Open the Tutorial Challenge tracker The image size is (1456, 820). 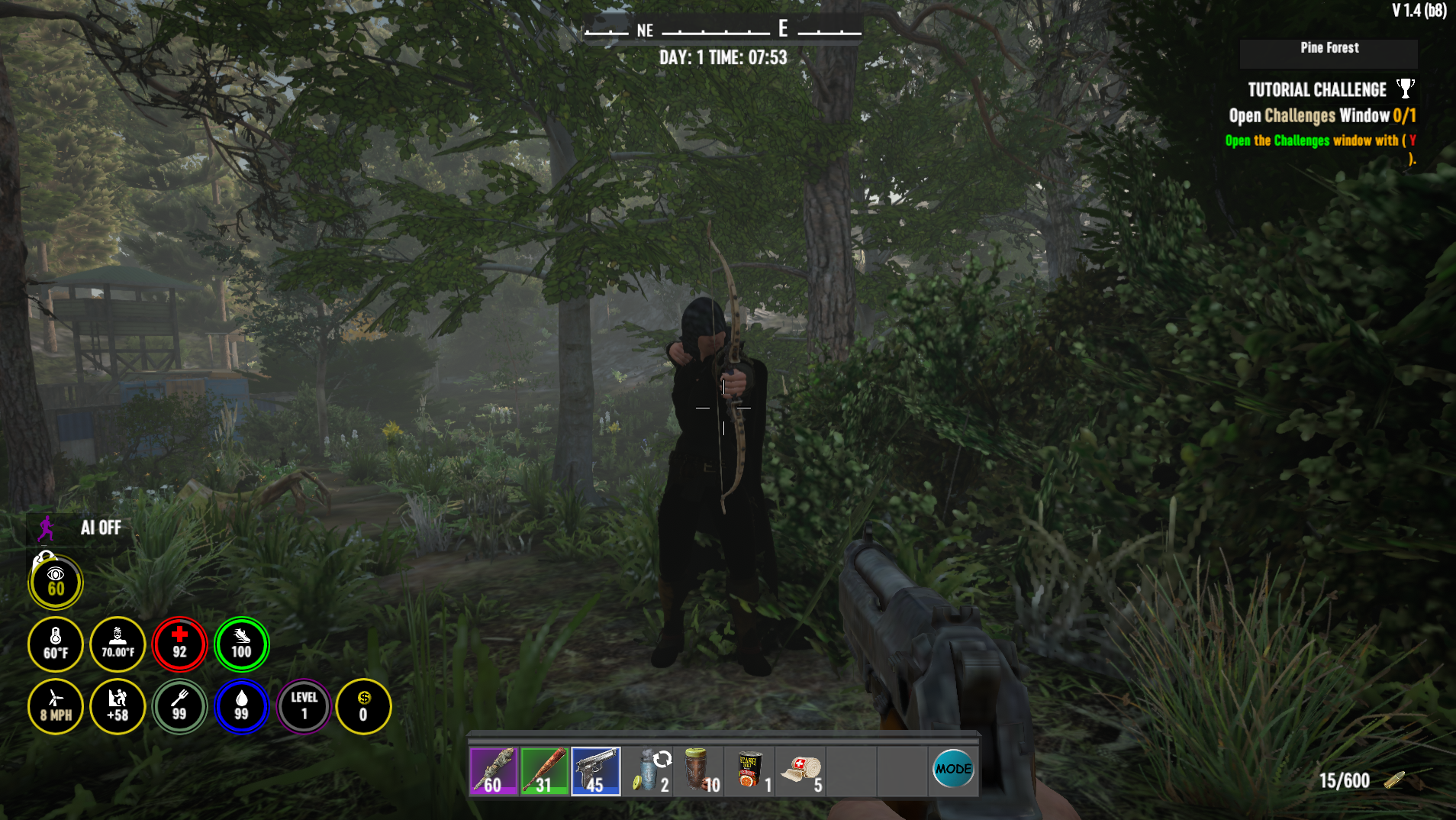(x=1316, y=90)
